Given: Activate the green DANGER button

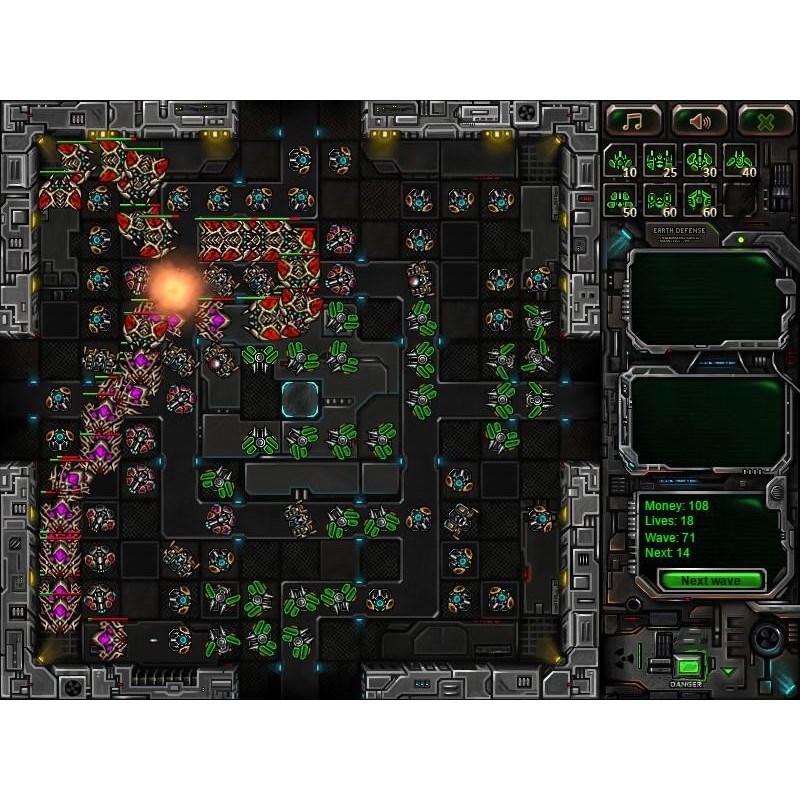Looking at the screenshot, I should [x=687, y=666].
